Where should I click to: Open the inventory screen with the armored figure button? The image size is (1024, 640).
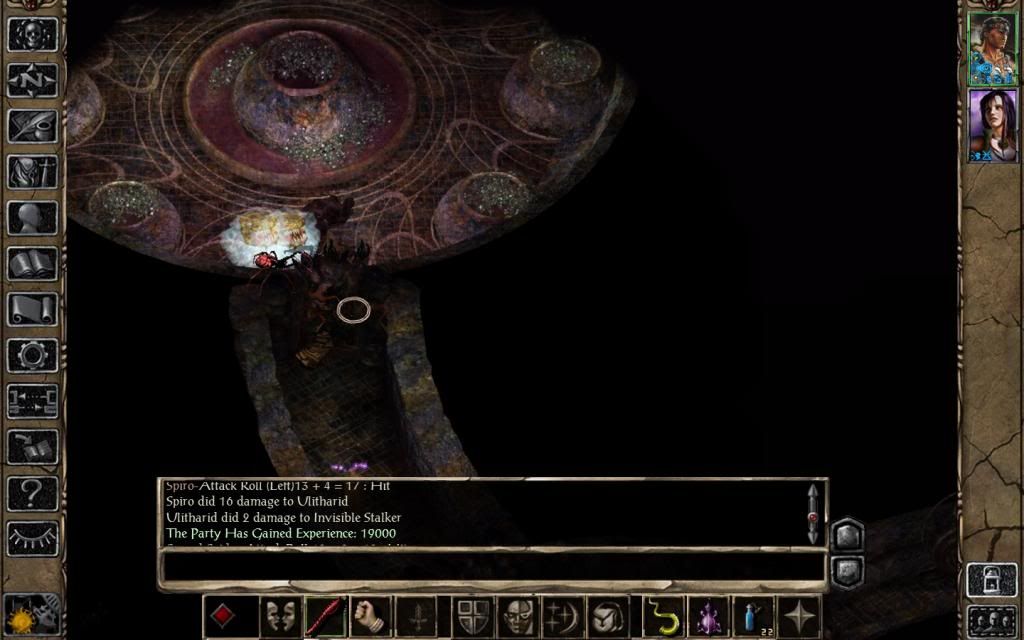pos(32,172)
